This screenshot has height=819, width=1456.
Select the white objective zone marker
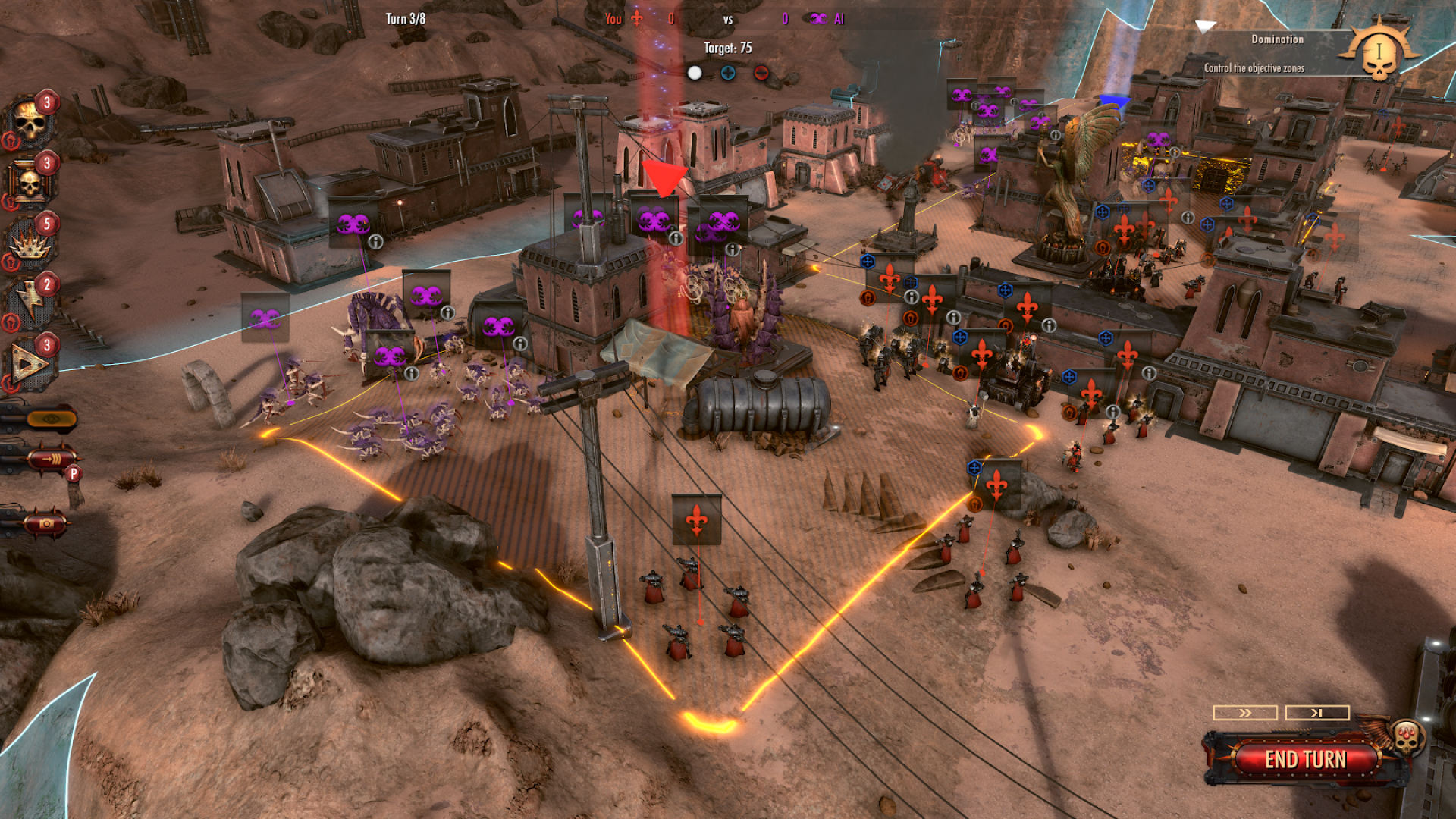[695, 73]
